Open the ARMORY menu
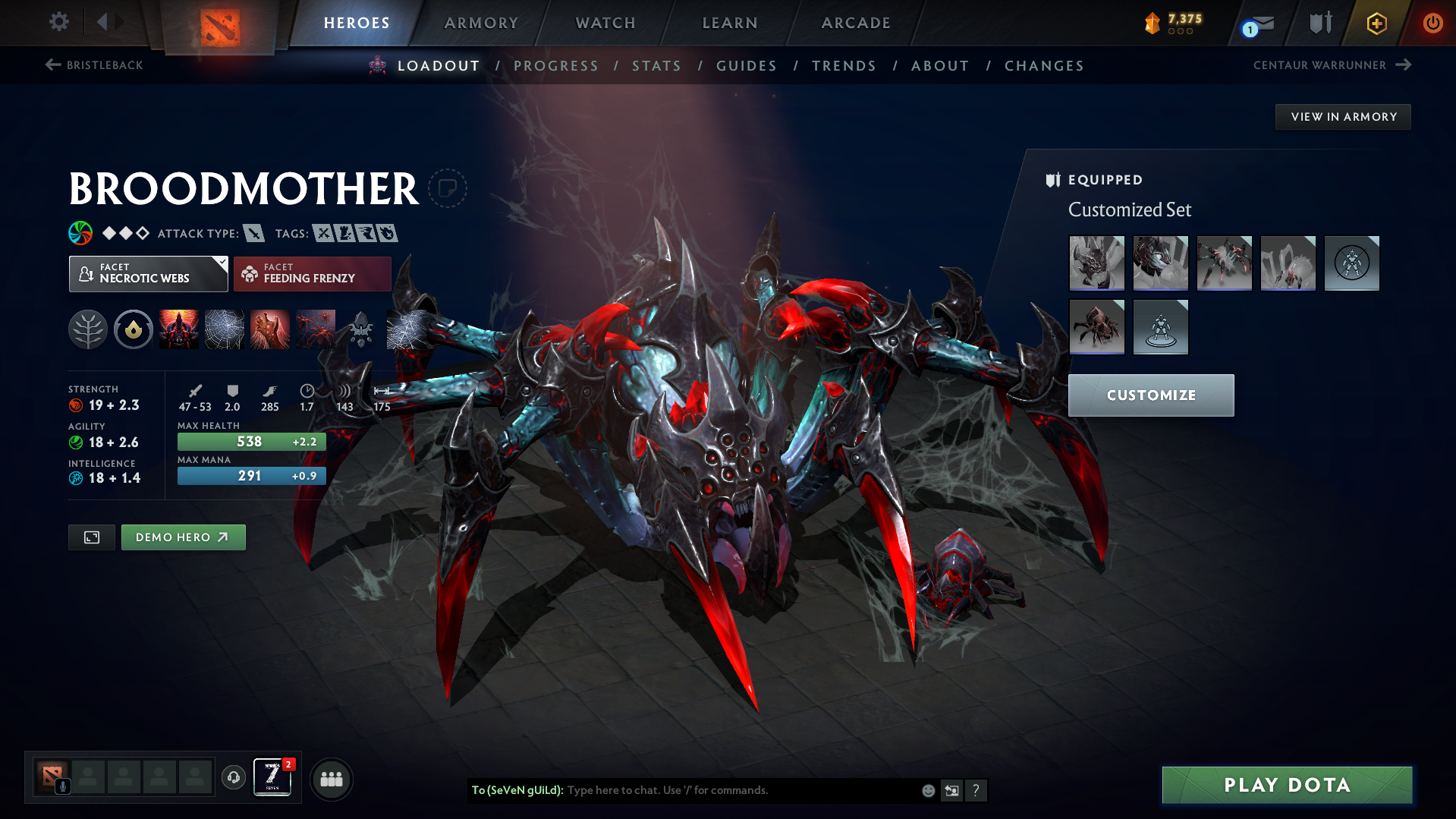 click(481, 22)
